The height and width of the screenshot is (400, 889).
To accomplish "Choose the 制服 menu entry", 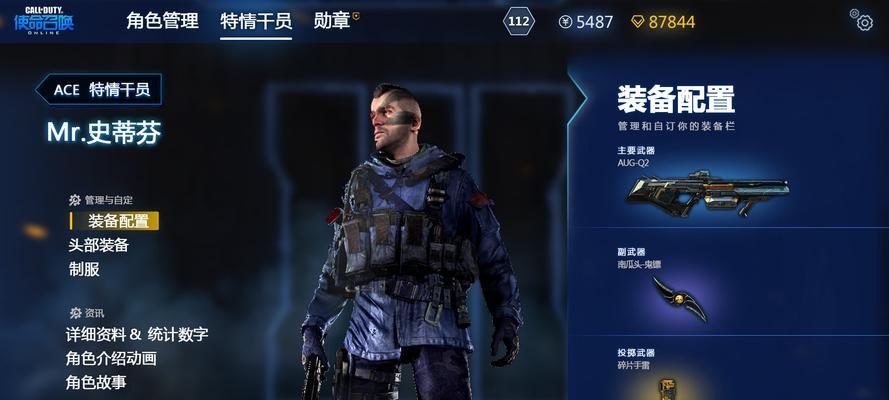I will (84, 269).
